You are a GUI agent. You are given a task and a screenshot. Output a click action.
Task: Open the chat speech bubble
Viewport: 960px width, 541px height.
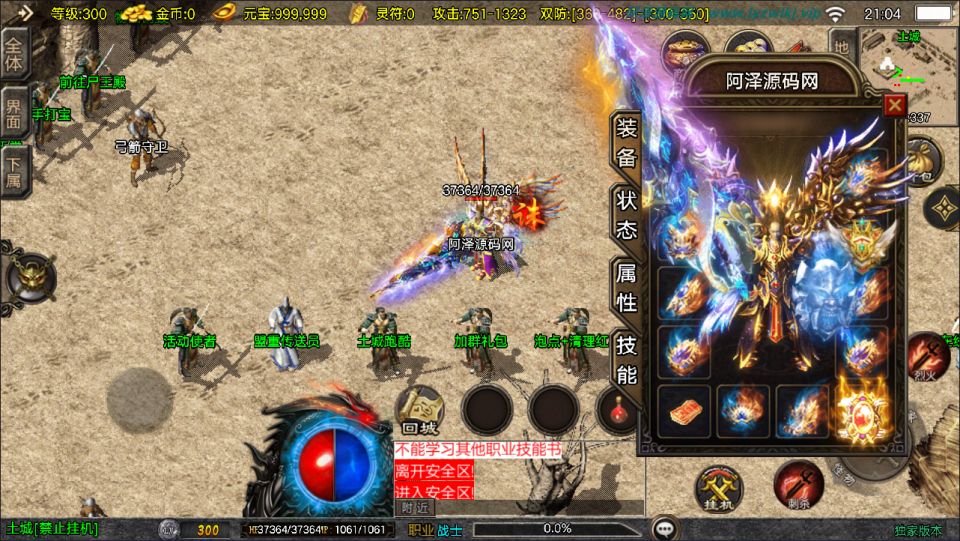pyautogui.click(x=664, y=528)
